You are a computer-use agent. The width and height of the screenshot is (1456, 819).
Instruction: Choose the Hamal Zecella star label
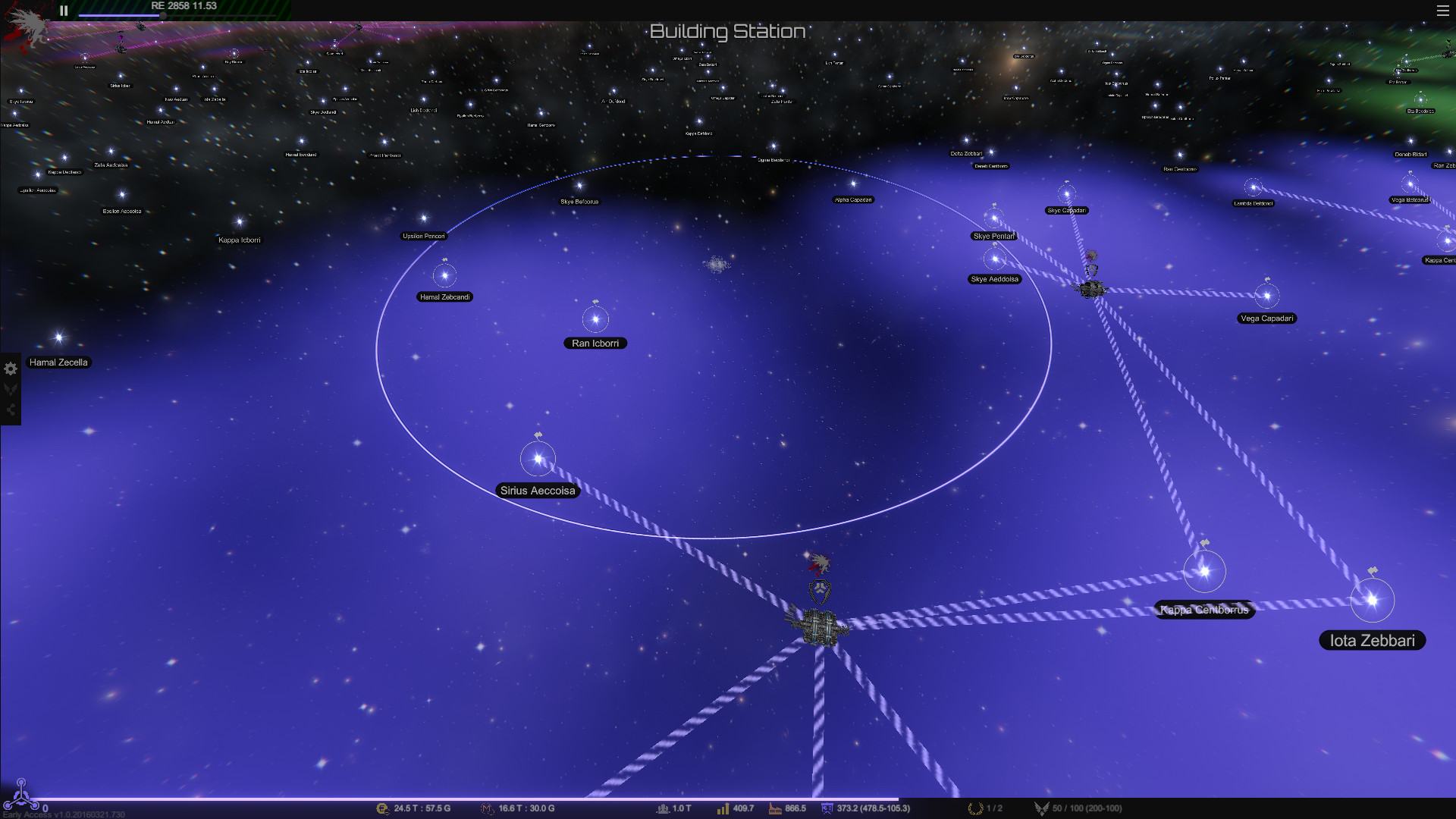pos(58,362)
